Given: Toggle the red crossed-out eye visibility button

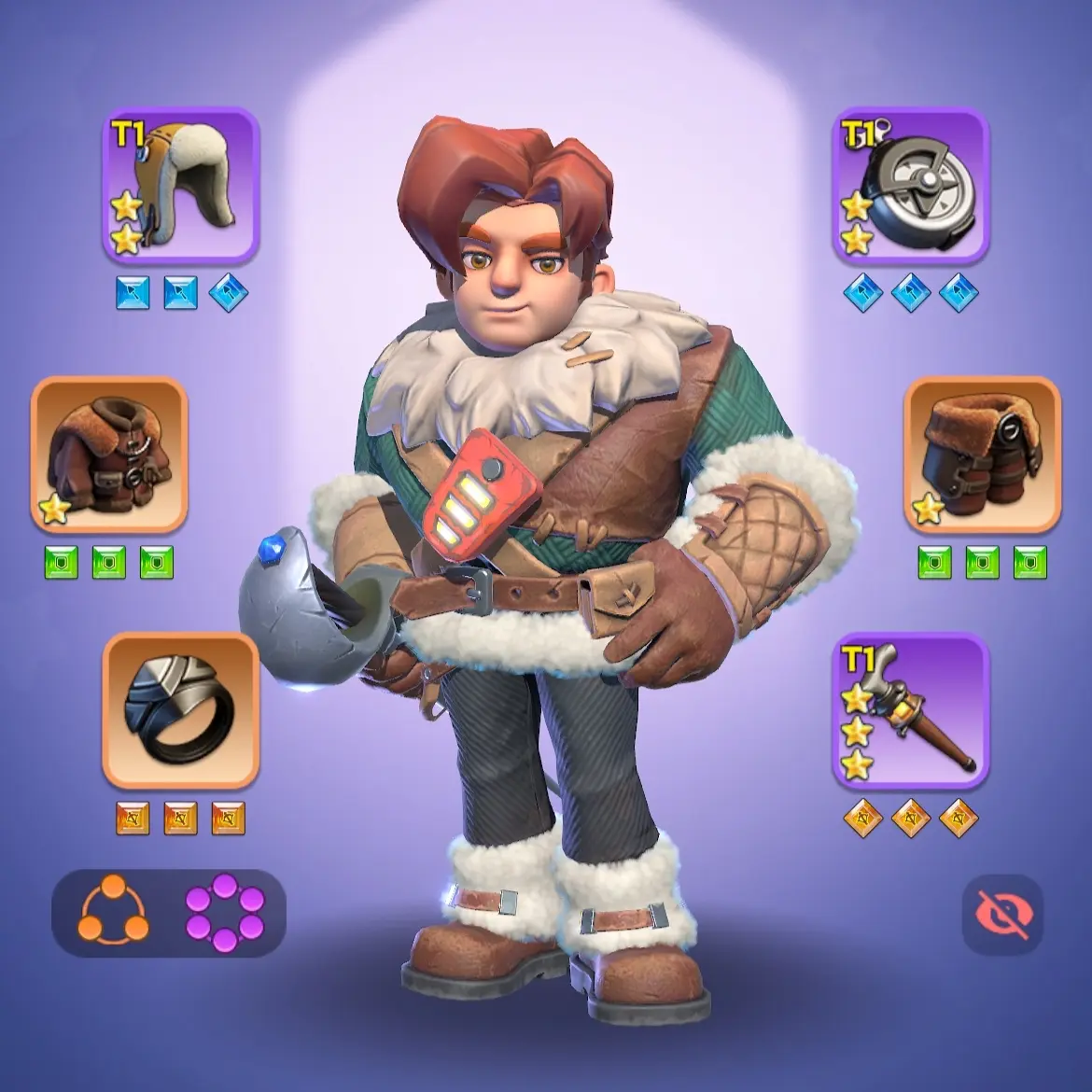Looking at the screenshot, I should coord(1002,915).
